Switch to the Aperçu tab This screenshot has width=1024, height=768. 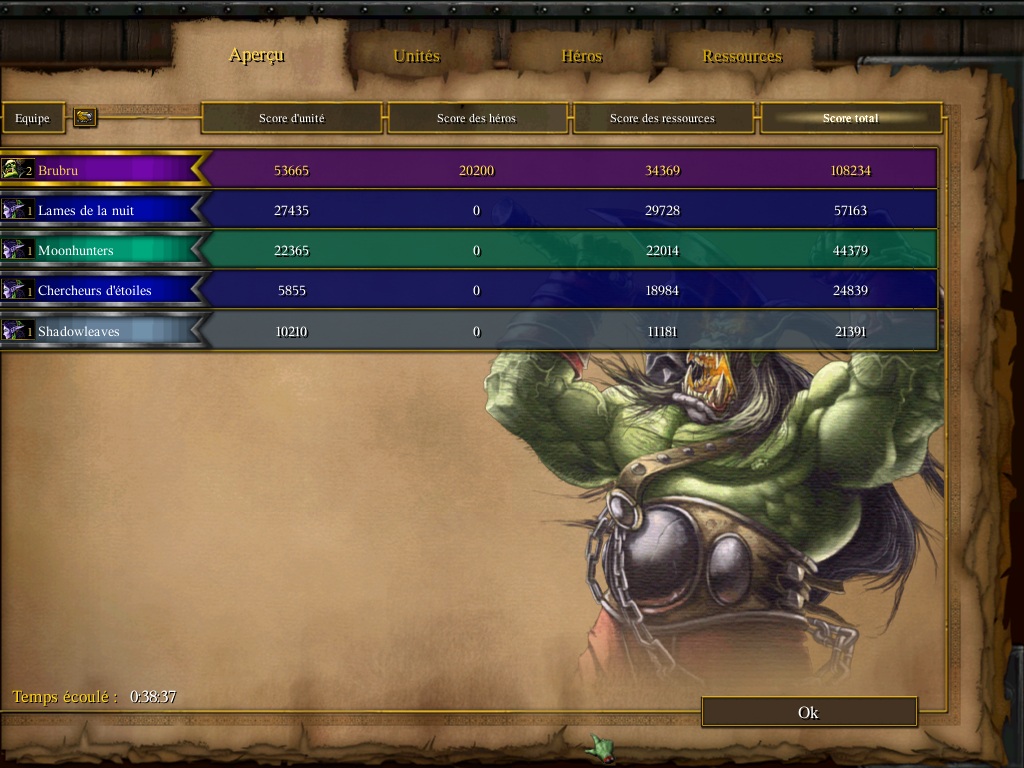(257, 55)
